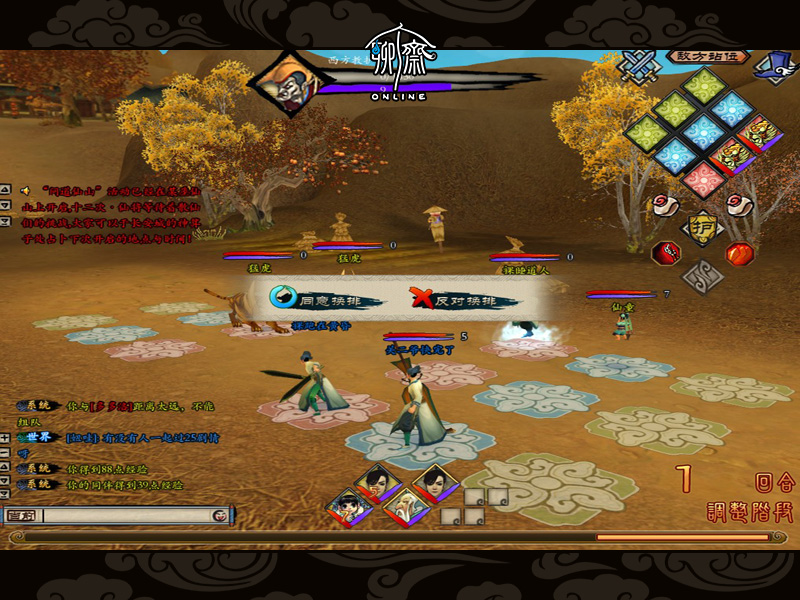Use the red octagonal claw skill
800x600 pixels.
[x=665, y=252]
